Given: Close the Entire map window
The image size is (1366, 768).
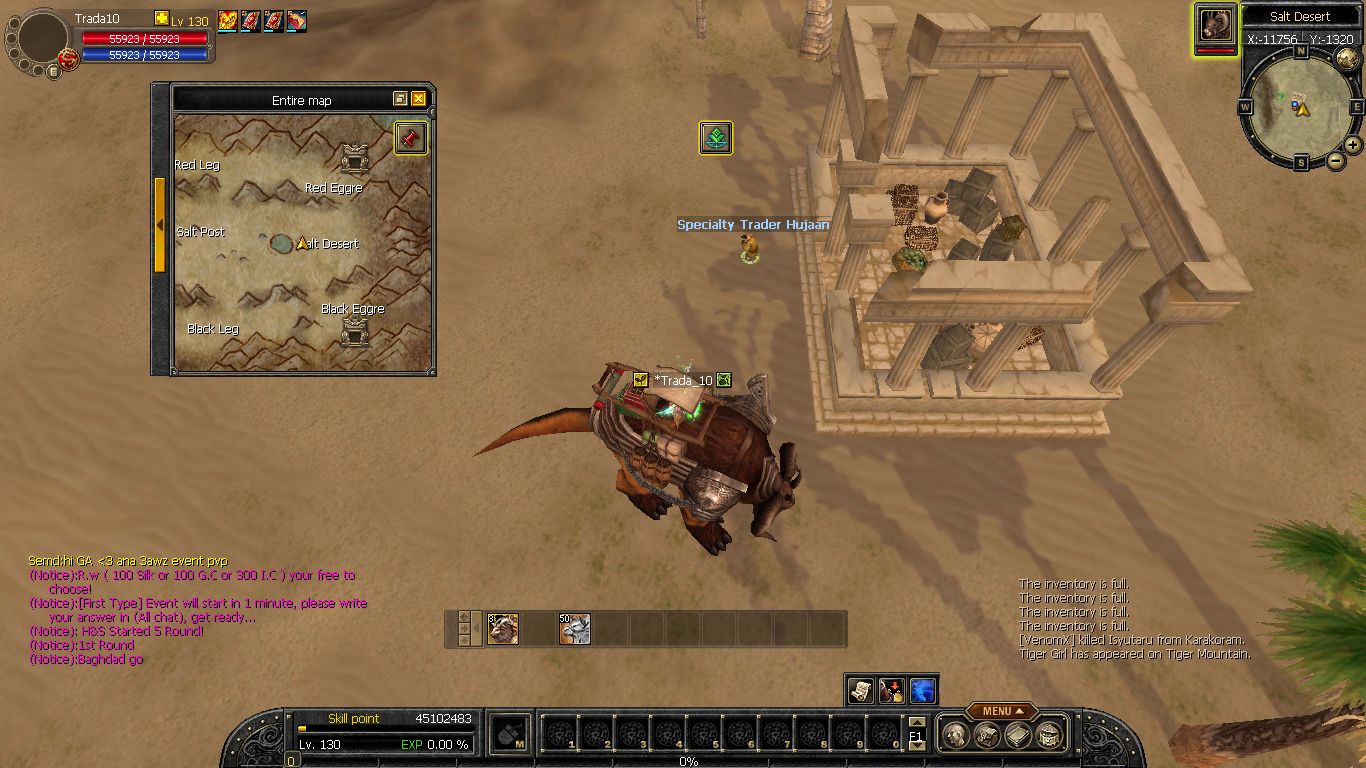Looking at the screenshot, I should pyautogui.click(x=419, y=99).
